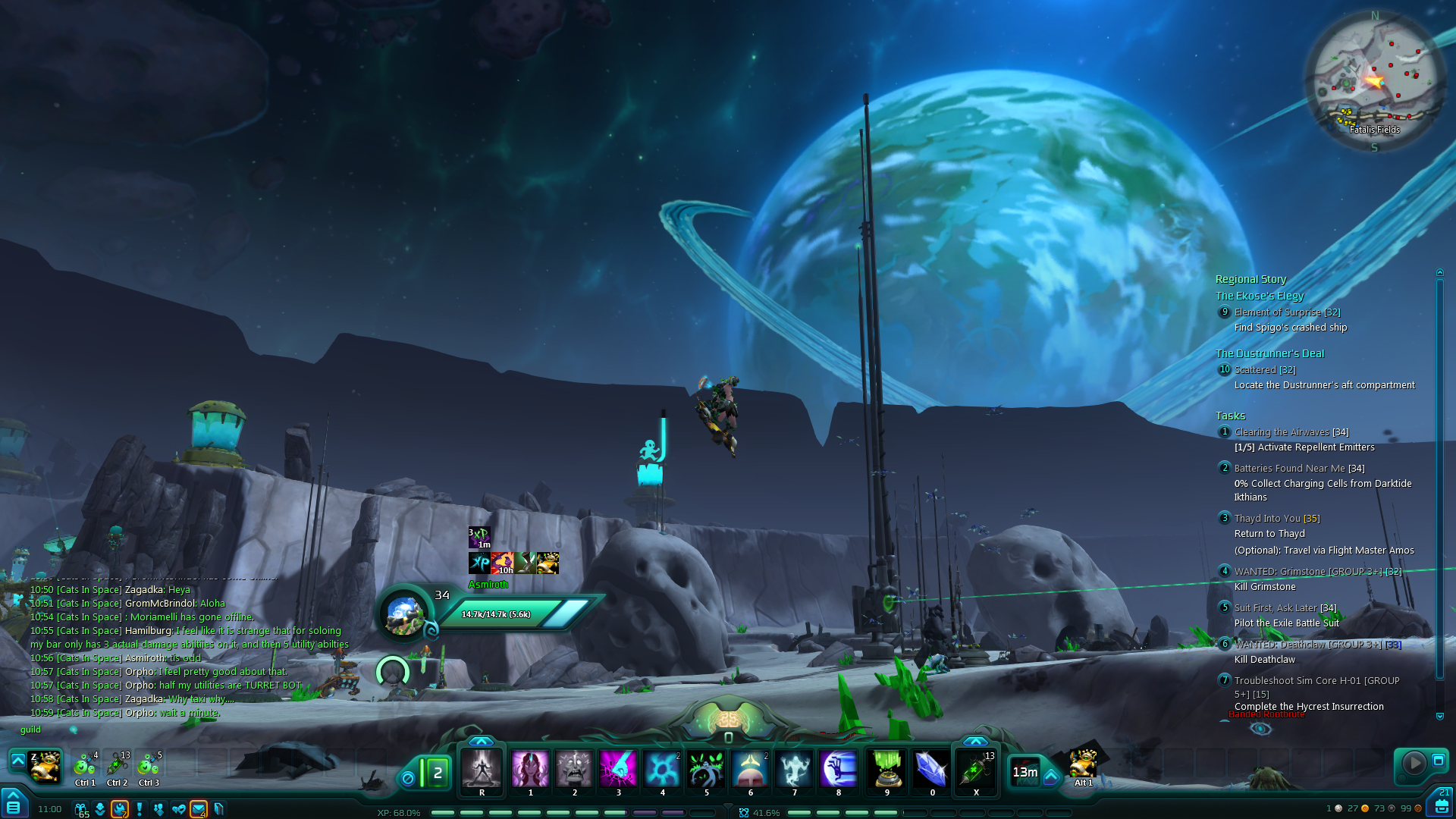This screenshot has width=1456, height=819.
Task: Activate the screaming stone face ability
Action: (x=574, y=769)
